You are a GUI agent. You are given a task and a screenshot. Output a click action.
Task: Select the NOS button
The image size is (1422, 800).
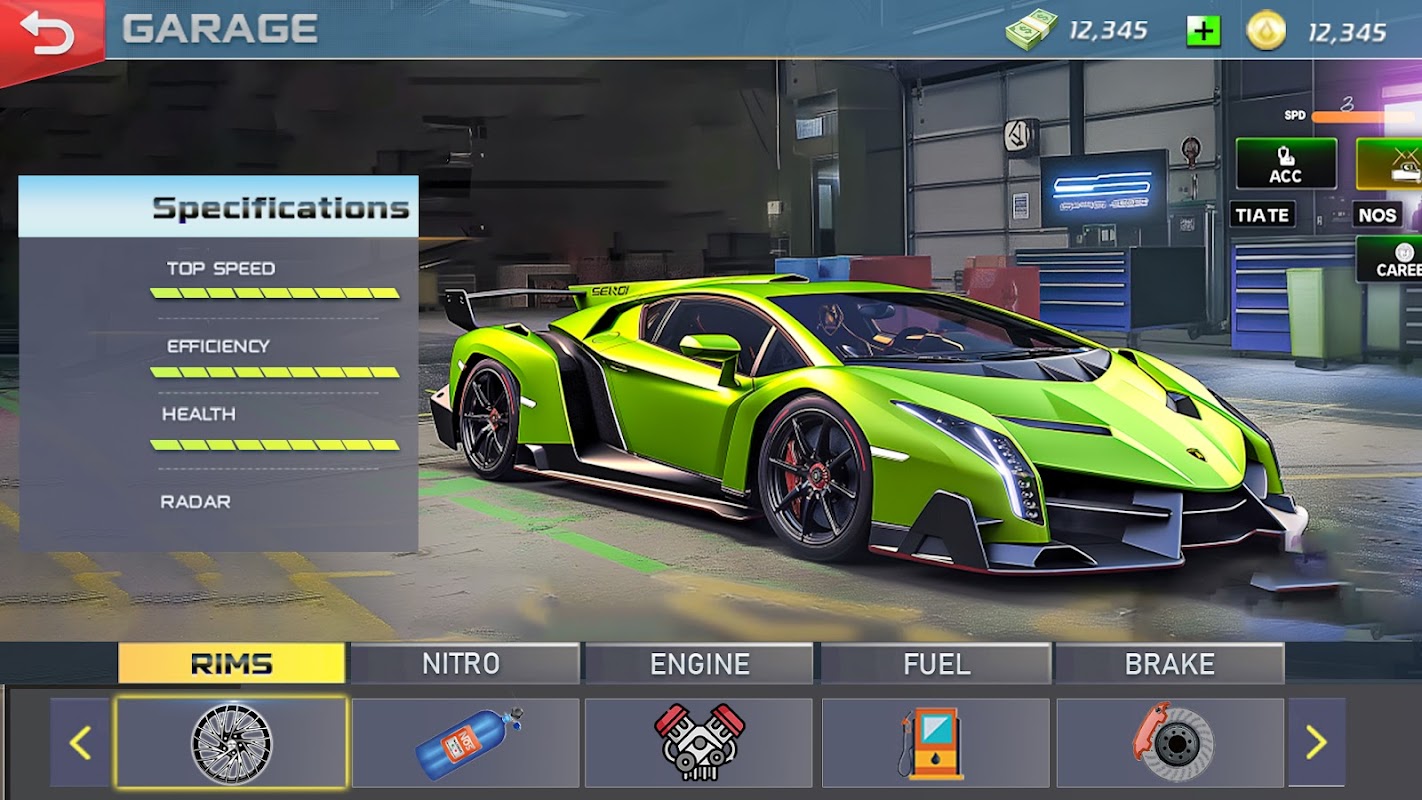pos(1378,215)
